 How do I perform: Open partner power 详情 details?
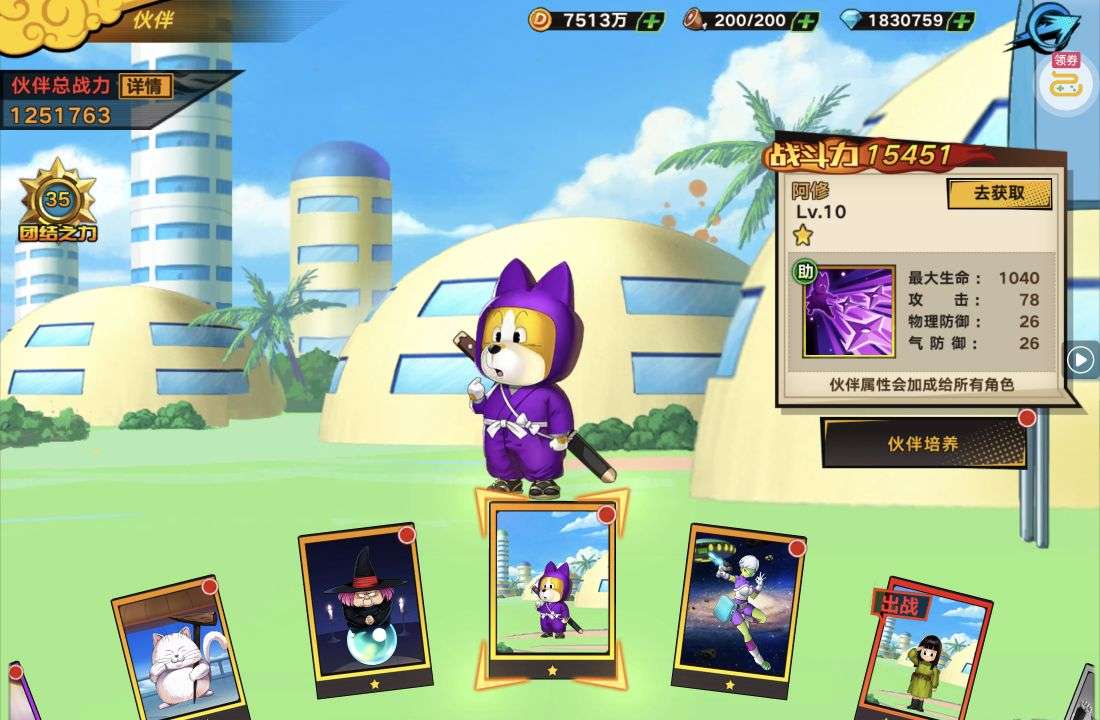(145, 86)
